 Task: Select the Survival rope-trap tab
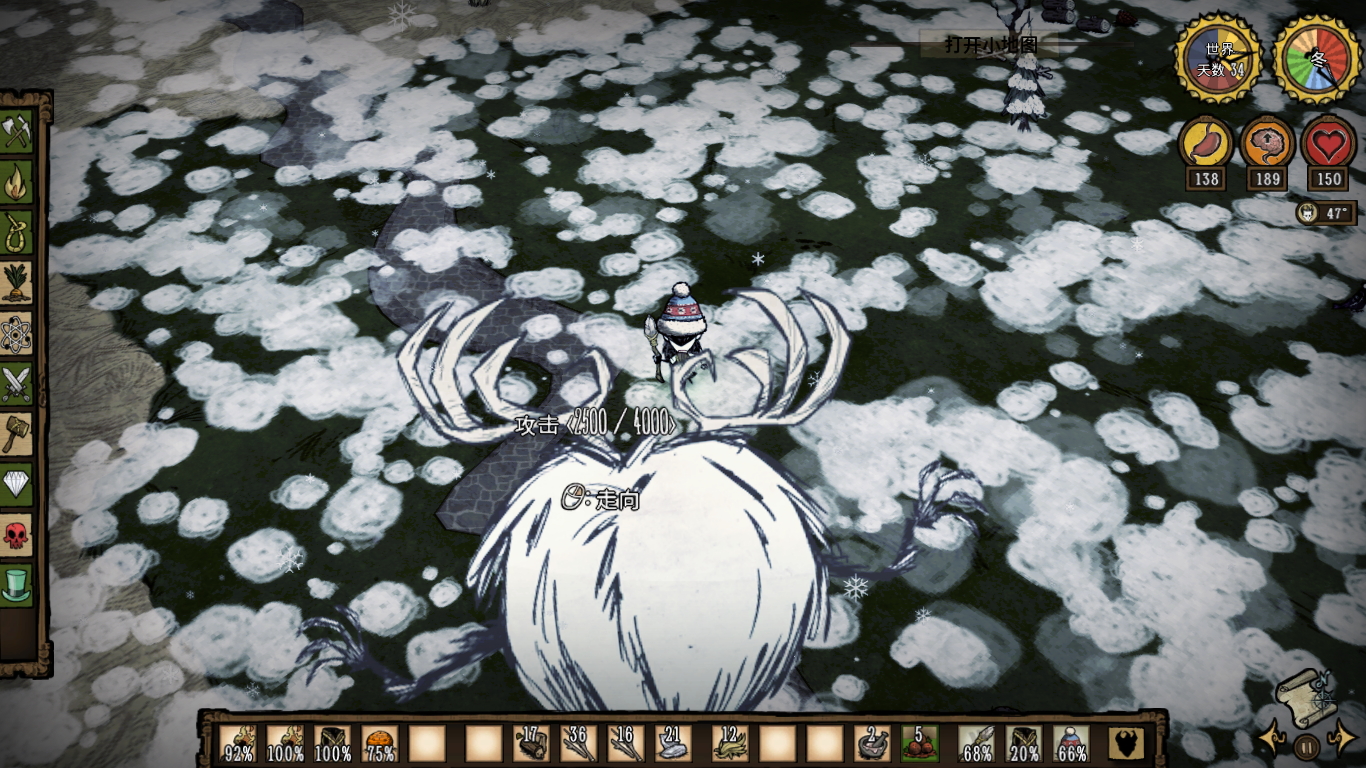[17, 232]
